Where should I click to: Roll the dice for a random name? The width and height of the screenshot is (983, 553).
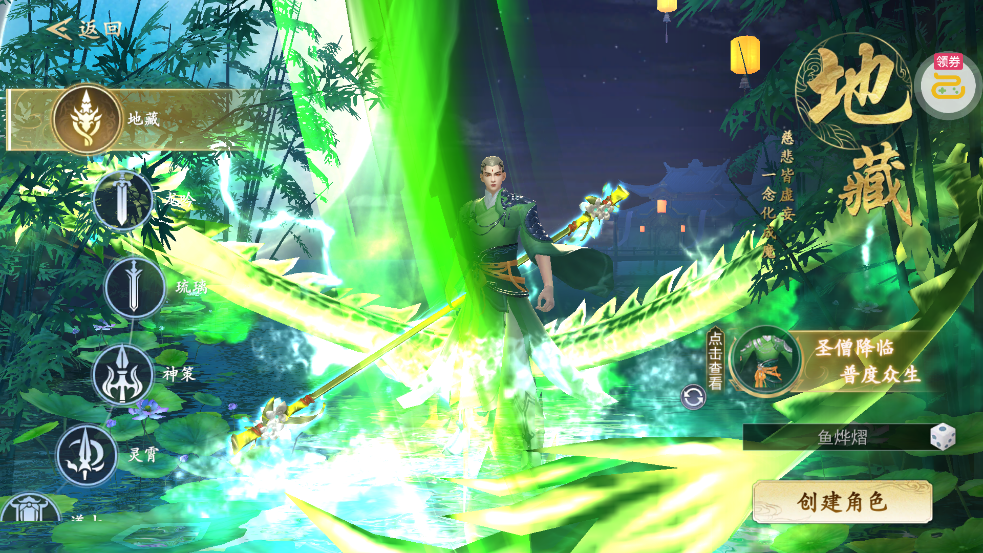click(x=942, y=437)
